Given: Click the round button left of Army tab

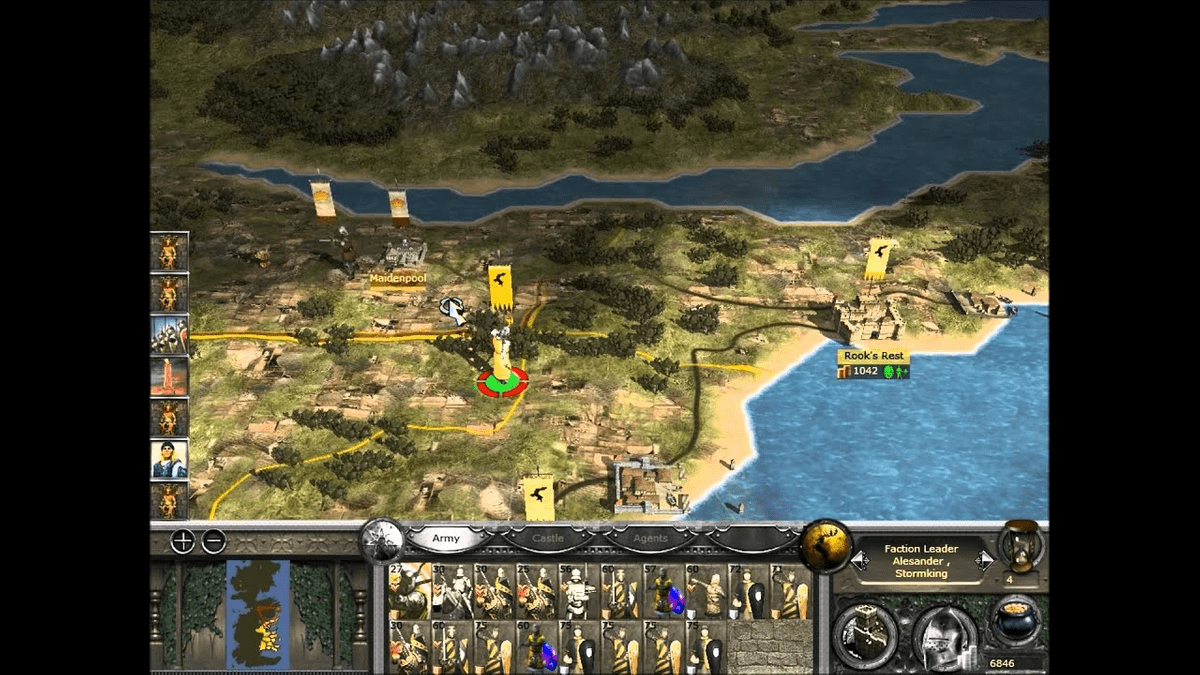Looking at the screenshot, I should [x=382, y=542].
